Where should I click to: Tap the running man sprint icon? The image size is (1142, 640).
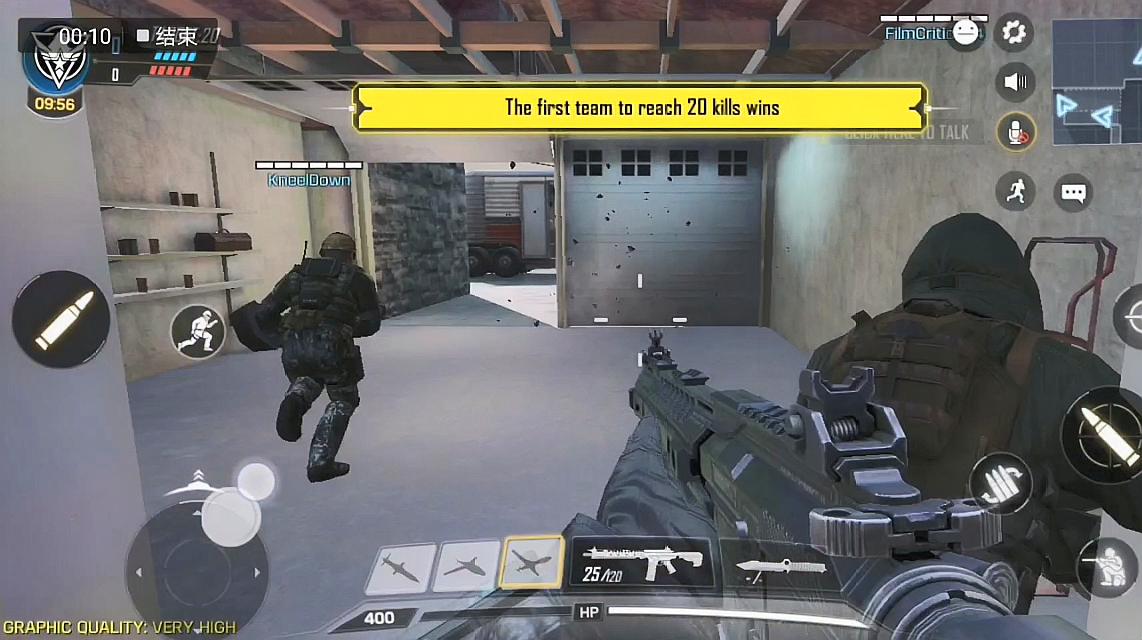point(1015,190)
